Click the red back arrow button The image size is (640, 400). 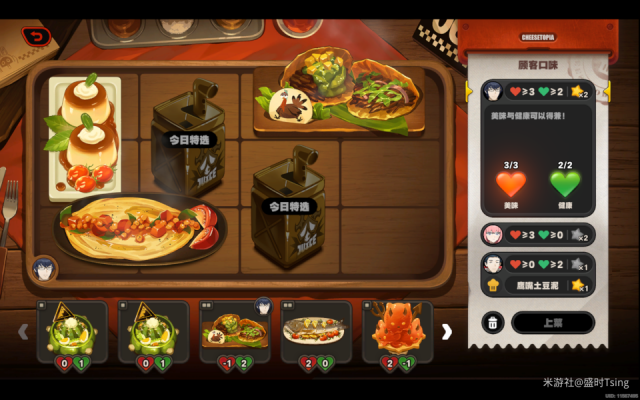click(37, 37)
